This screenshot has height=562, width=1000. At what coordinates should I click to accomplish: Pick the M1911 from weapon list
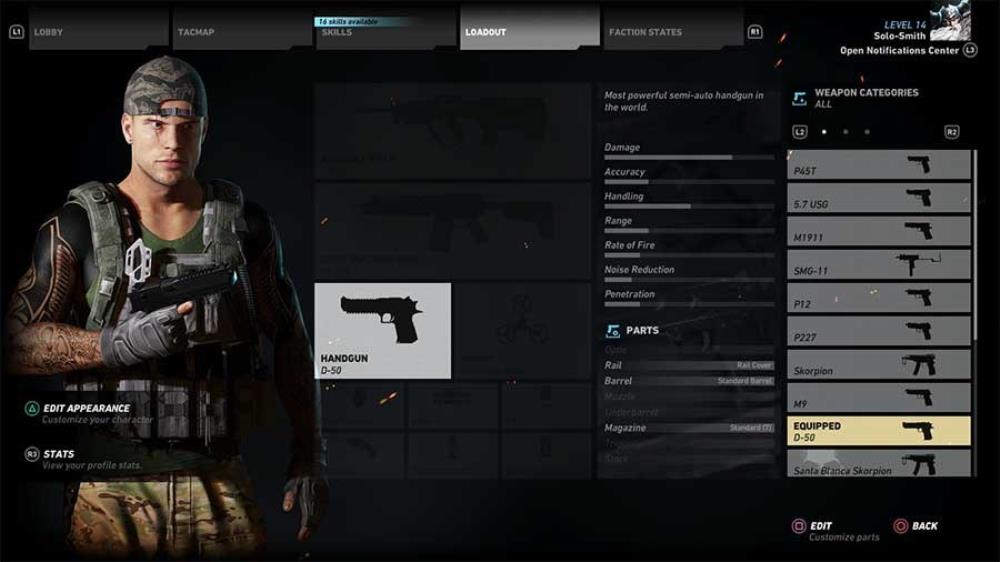point(878,232)
